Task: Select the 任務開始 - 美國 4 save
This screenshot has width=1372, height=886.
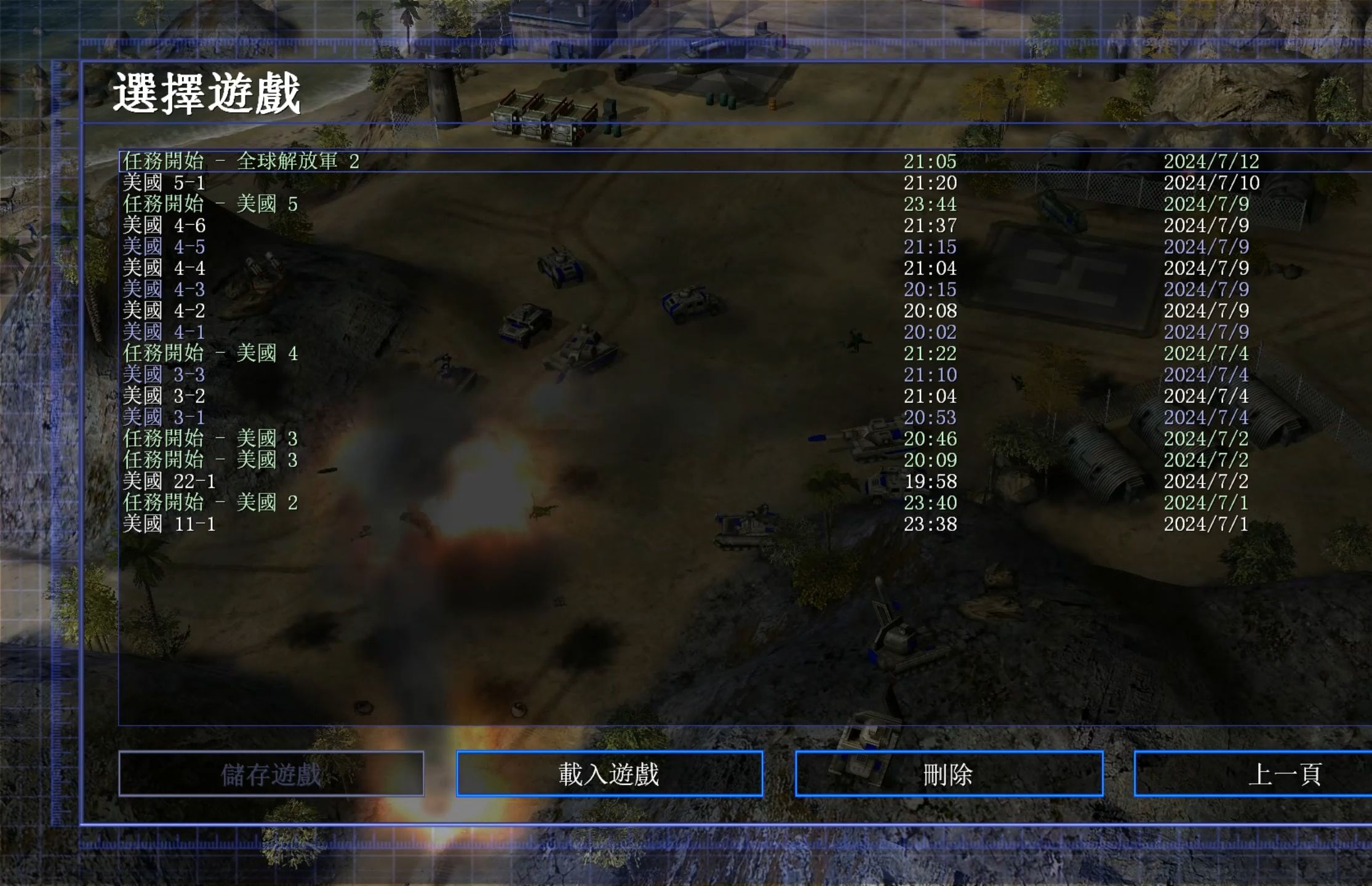Action: (210, 353)
